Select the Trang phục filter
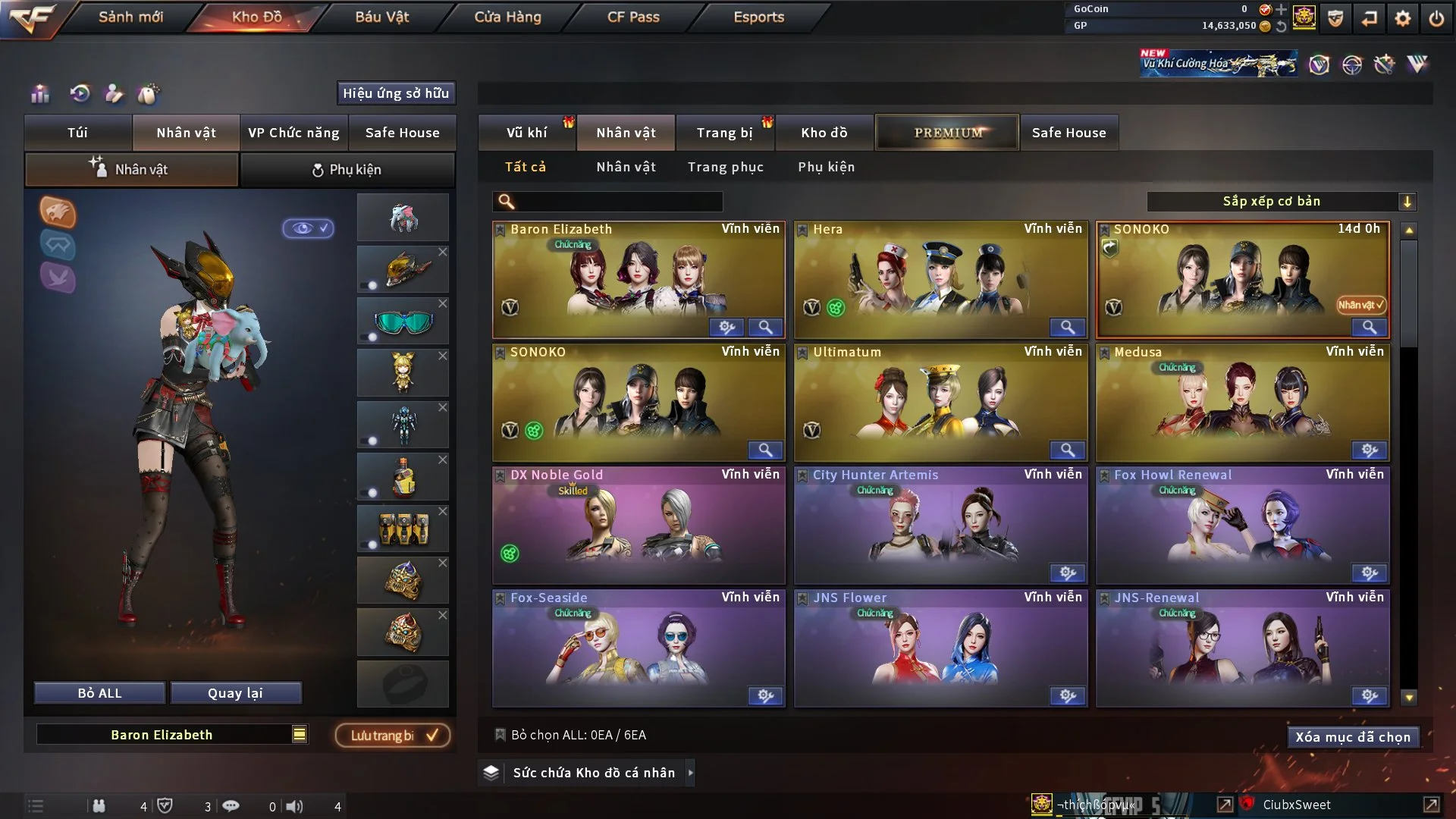 725,167
